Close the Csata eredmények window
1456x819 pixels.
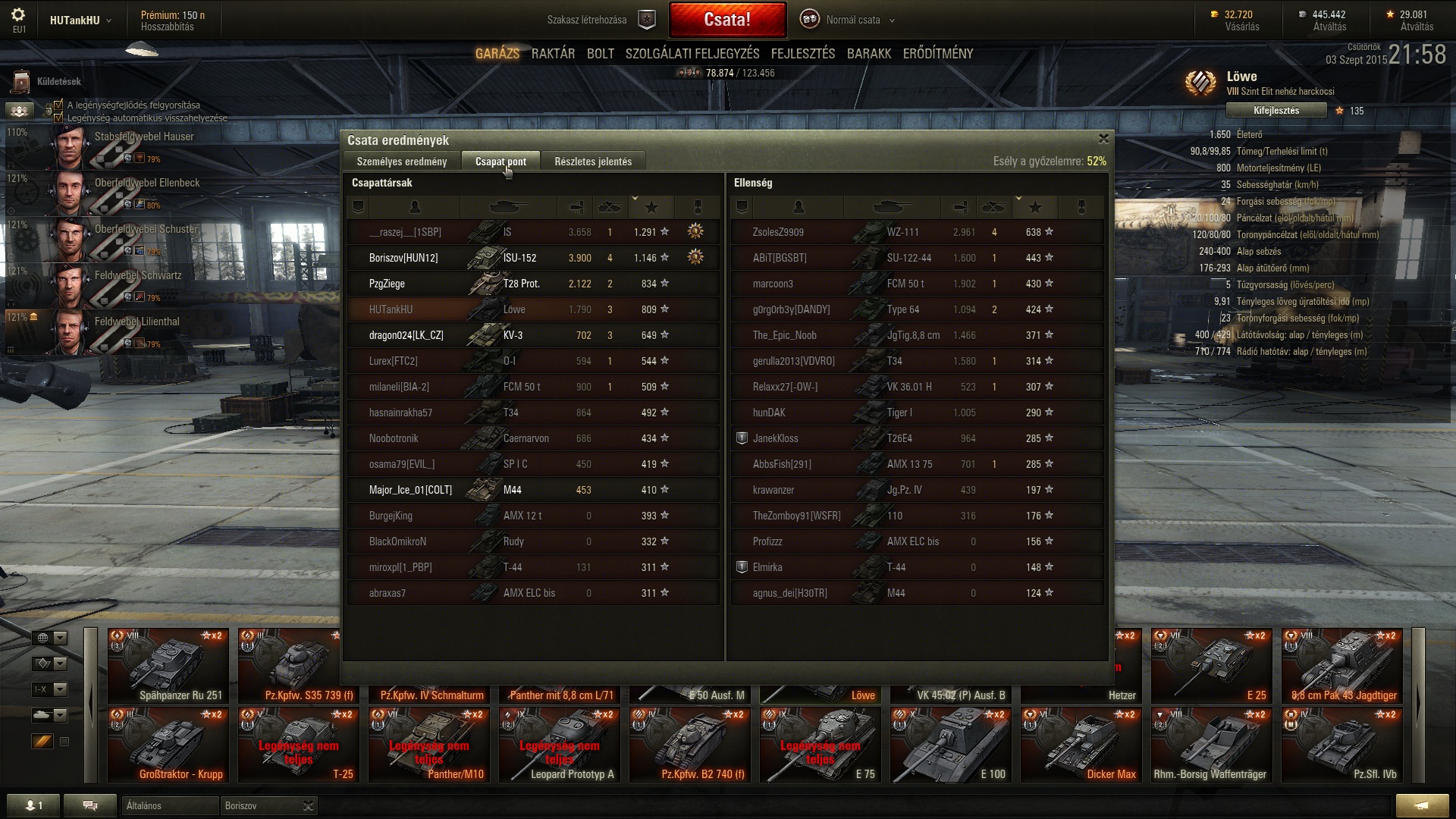tap(1103, 139)
